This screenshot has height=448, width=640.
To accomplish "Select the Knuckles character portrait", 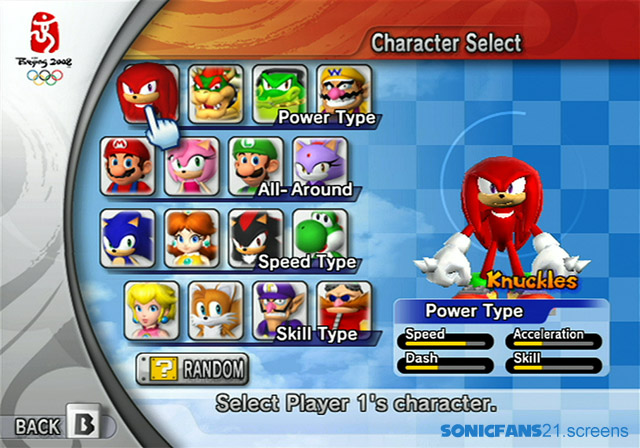I will (x=148, y=92).
